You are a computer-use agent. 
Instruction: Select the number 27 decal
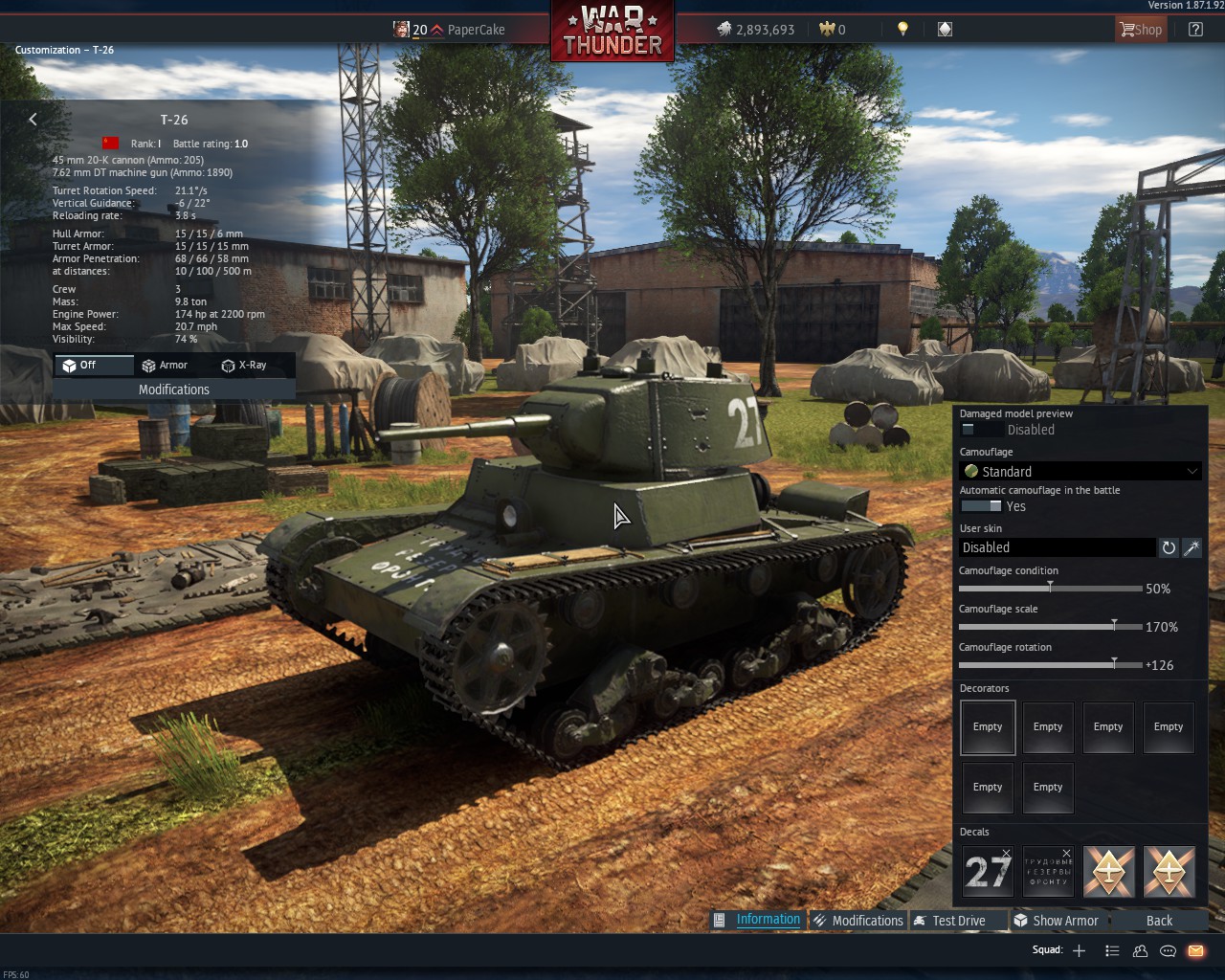987,871
